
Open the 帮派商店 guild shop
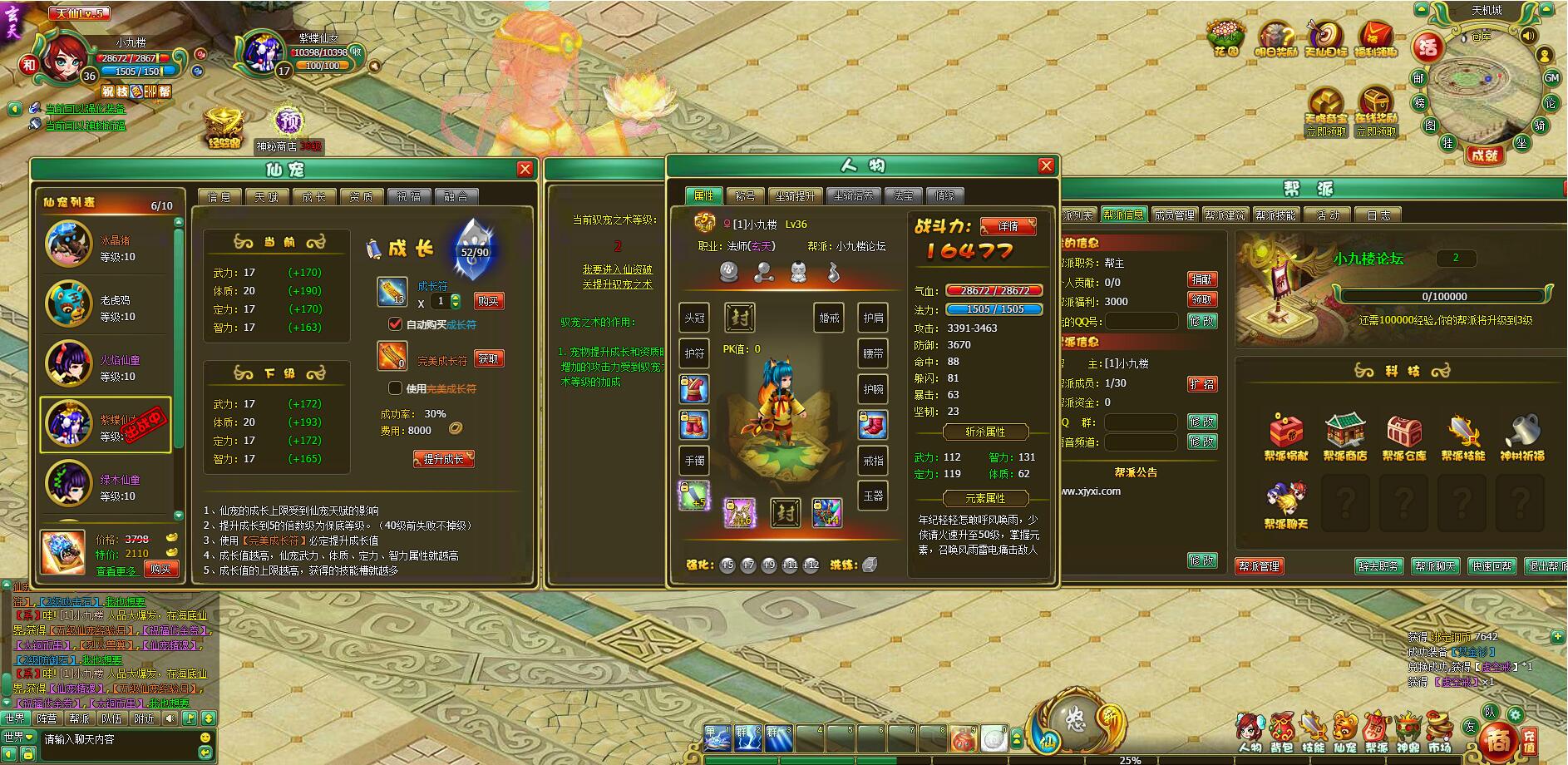(x=1344, y=437)
